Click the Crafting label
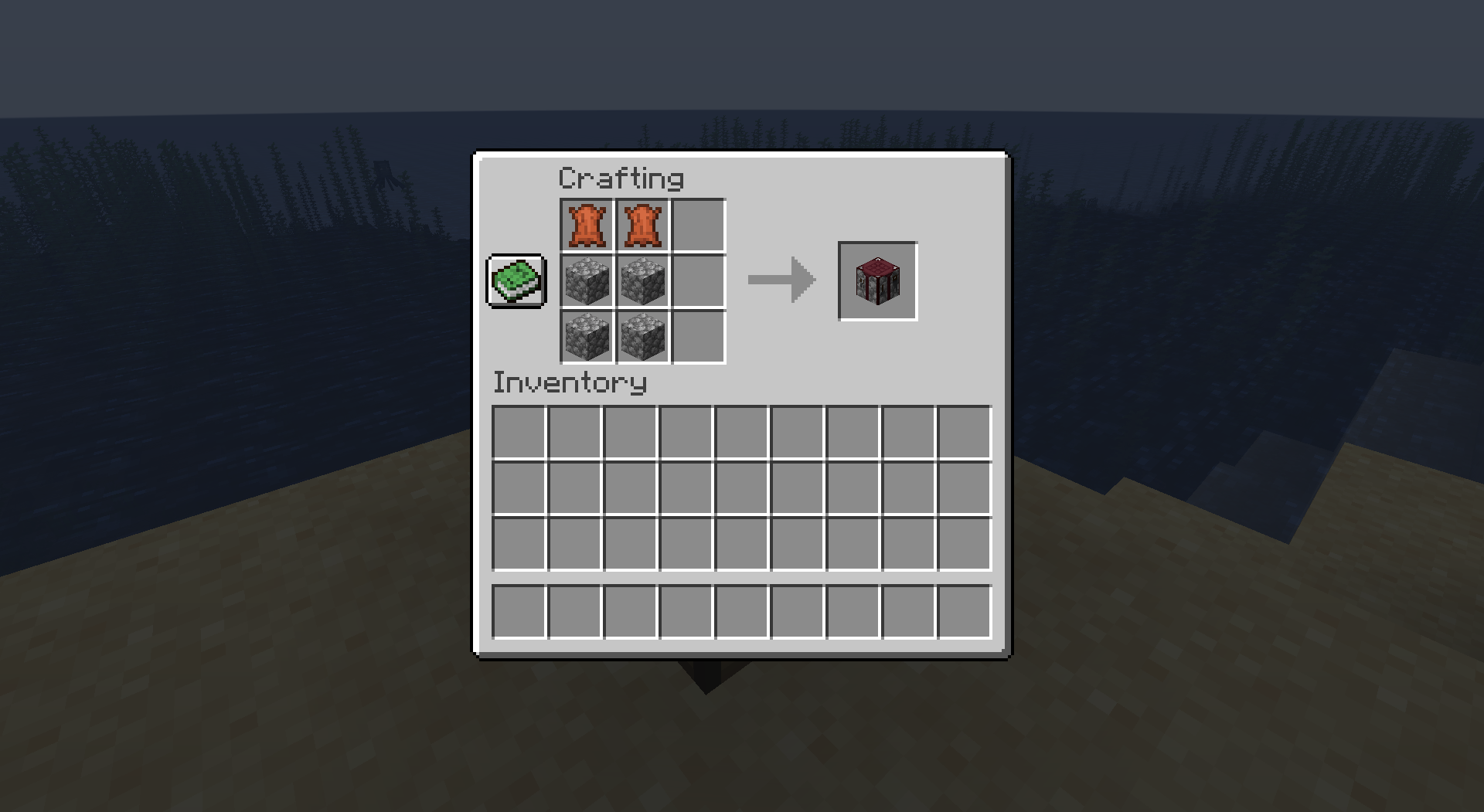Viewport: 1484px width, 812px height. (x=621, y=177)
